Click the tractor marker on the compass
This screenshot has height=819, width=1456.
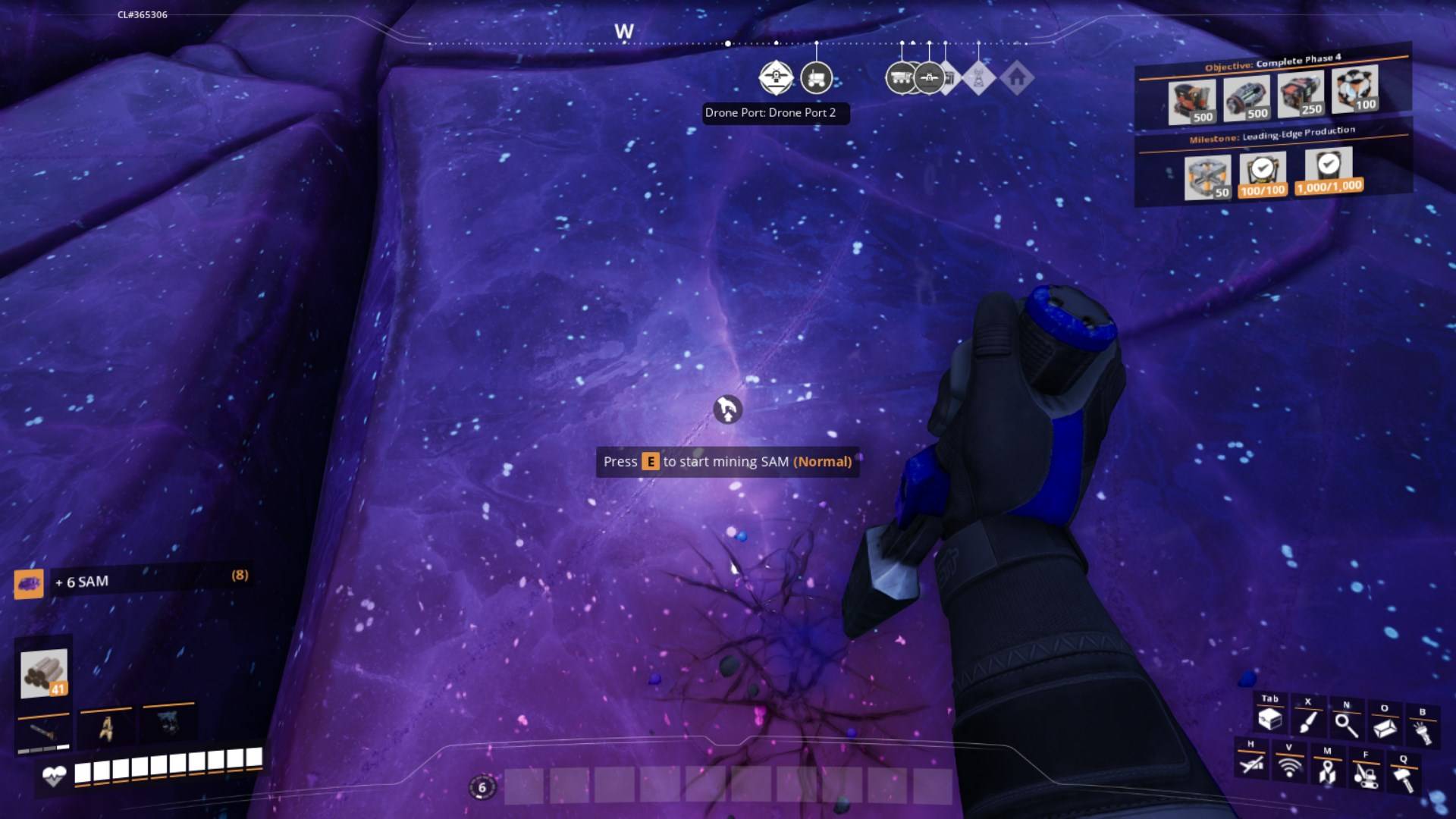tap(816, 77)
